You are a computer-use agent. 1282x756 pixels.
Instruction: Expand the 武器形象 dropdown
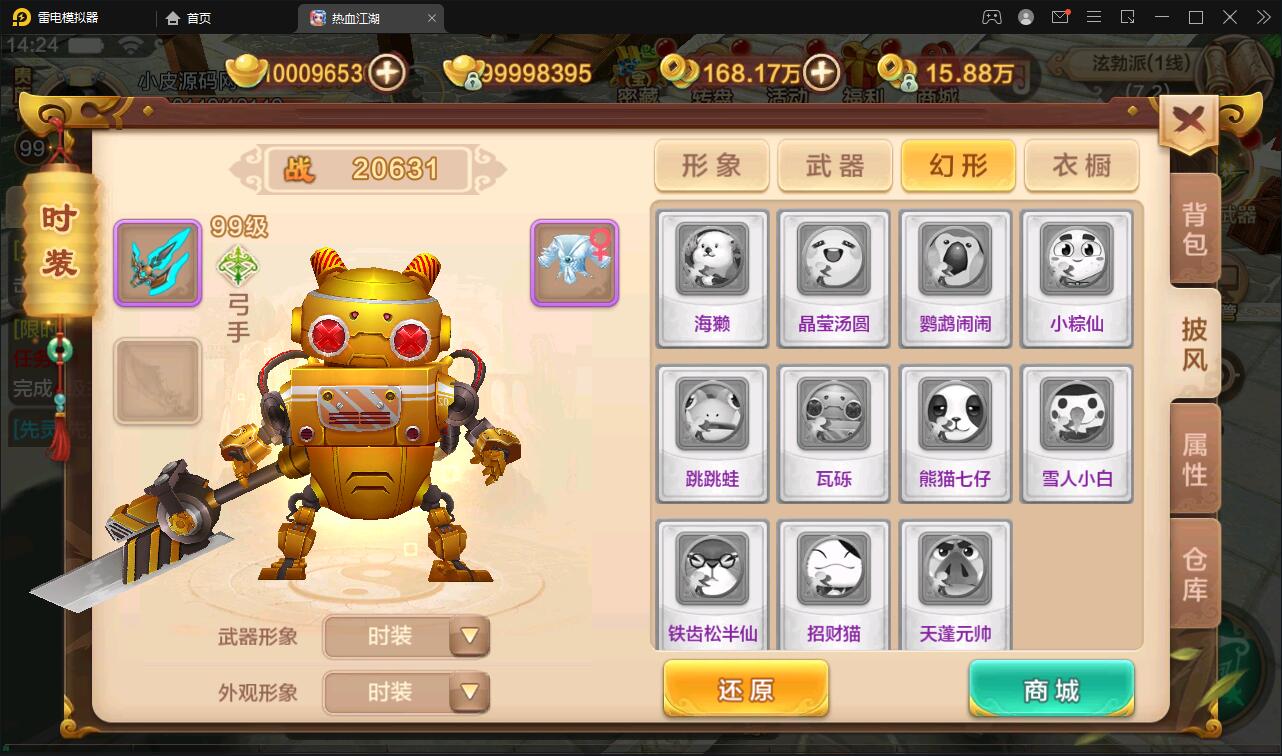[406, 637]
